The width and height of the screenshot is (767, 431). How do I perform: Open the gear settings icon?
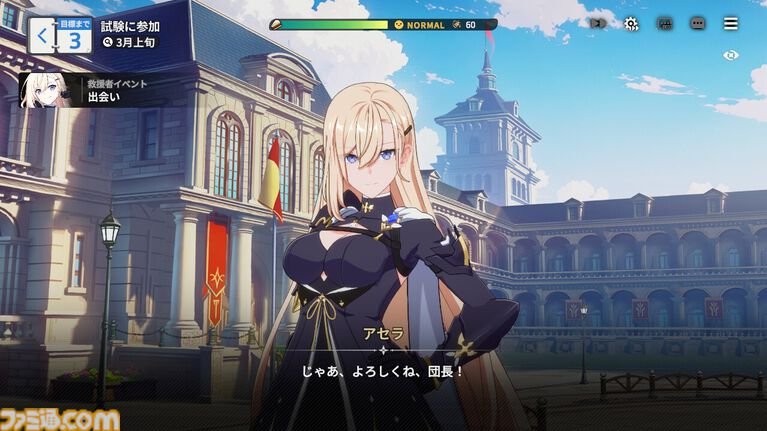coord(631,23)
